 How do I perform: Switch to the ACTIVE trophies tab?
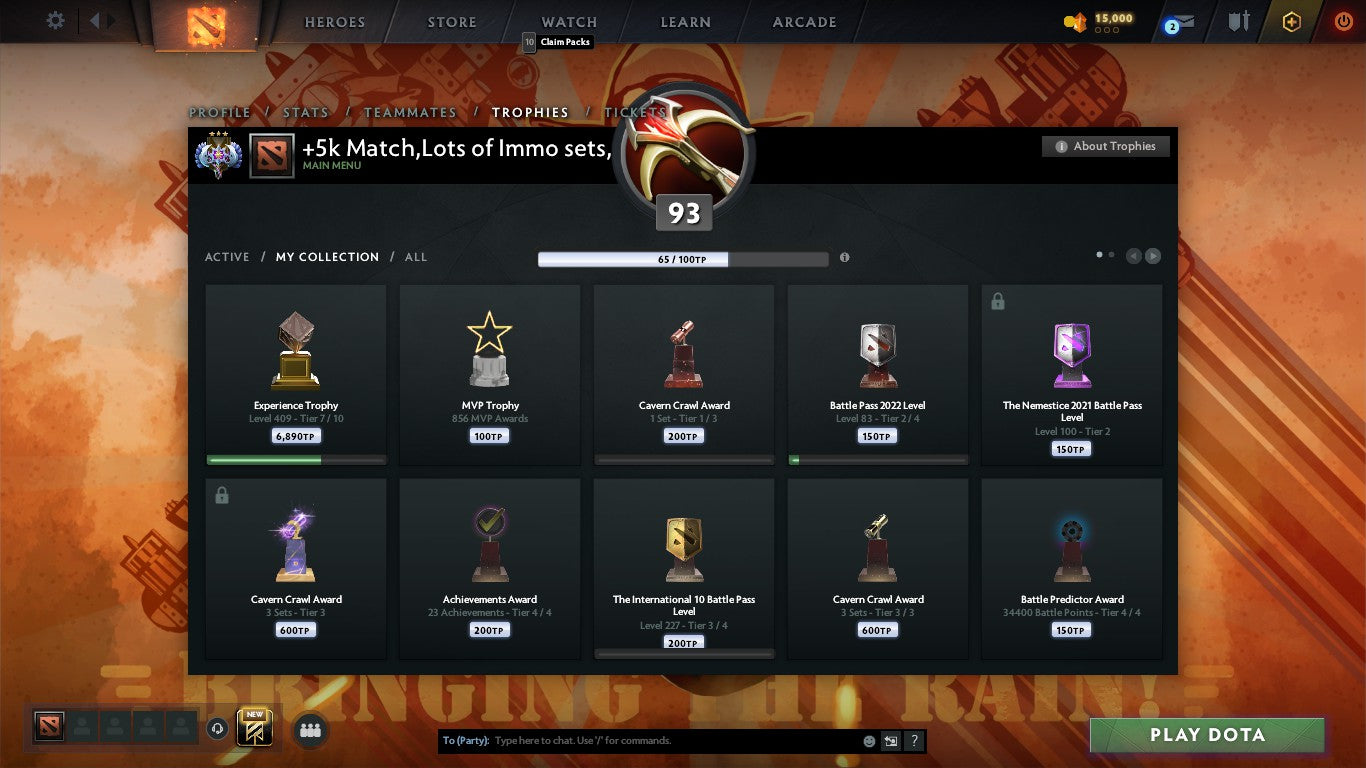[x=227, y=257]
